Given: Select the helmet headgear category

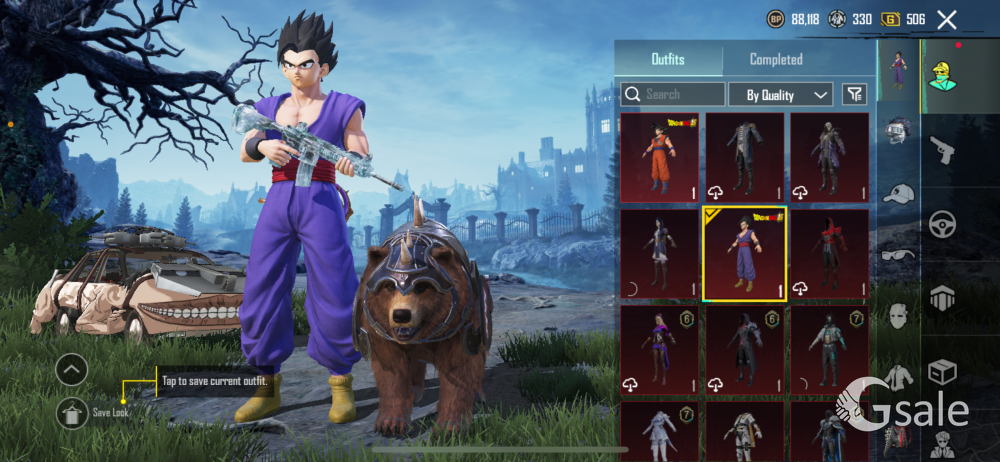Looking at the screenshot, I should pos(898,130).
